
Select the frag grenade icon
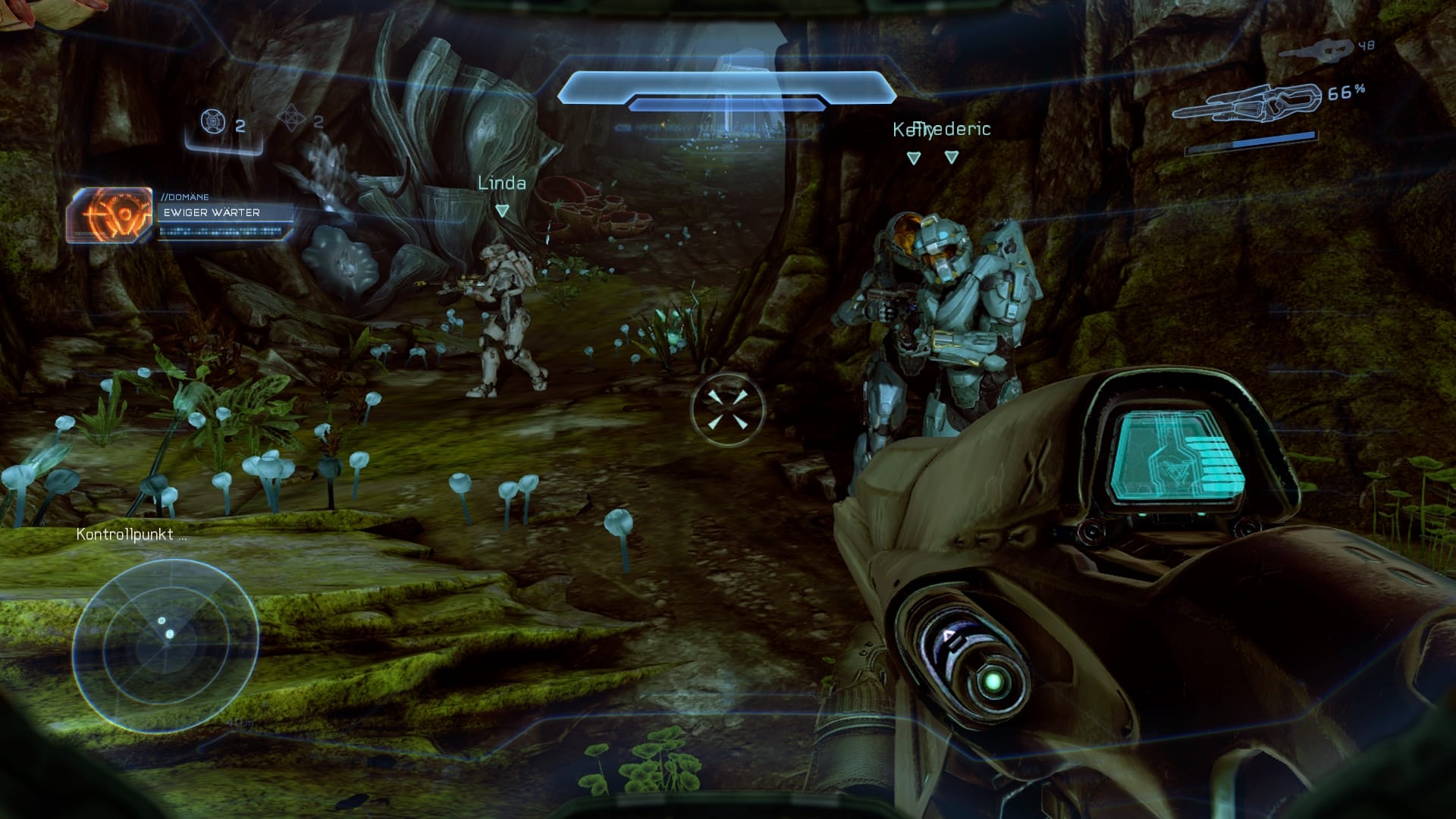click(213, 121)
